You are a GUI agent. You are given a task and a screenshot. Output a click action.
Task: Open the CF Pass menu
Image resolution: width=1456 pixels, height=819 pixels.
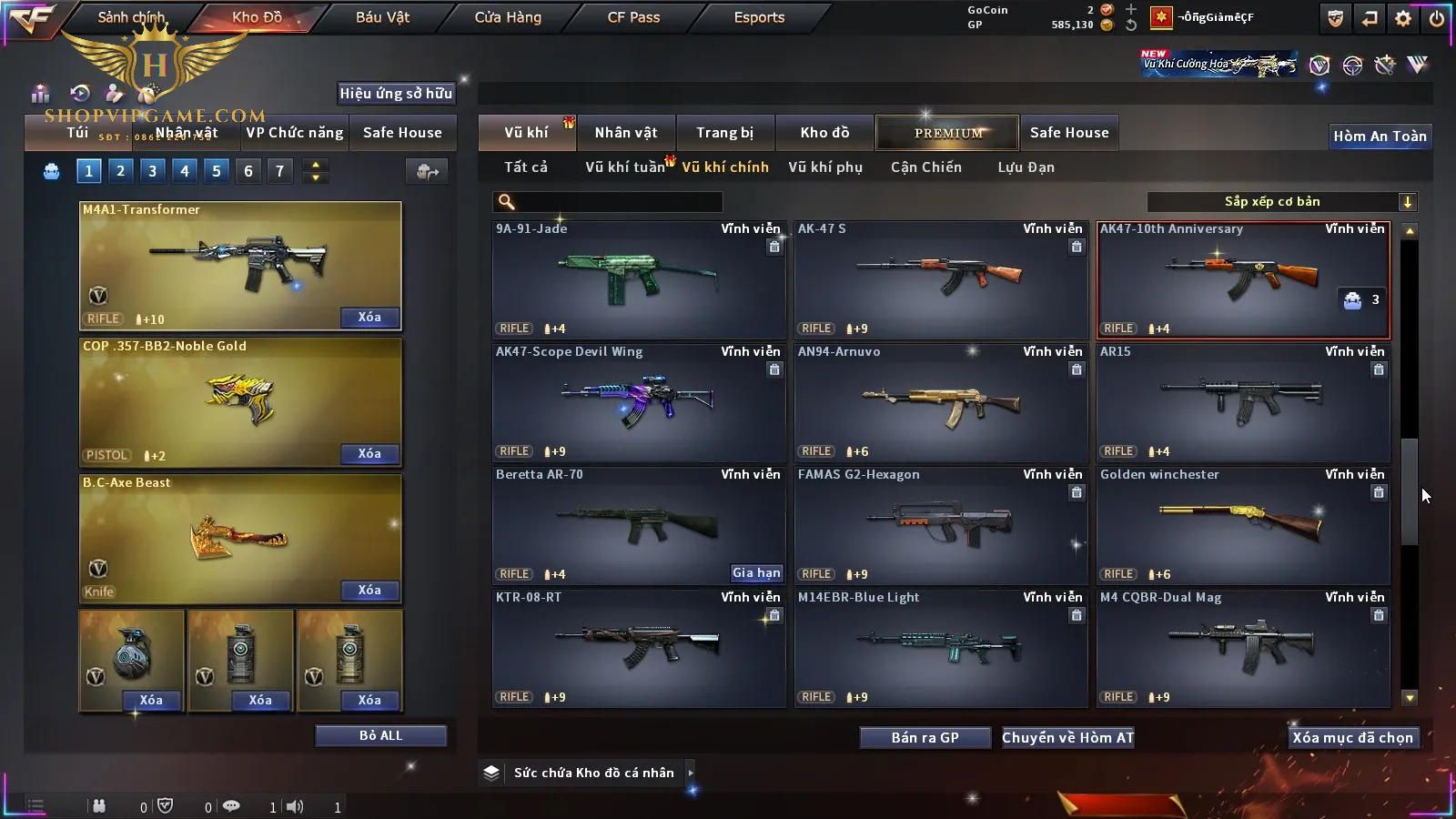[x=633, y=17]
